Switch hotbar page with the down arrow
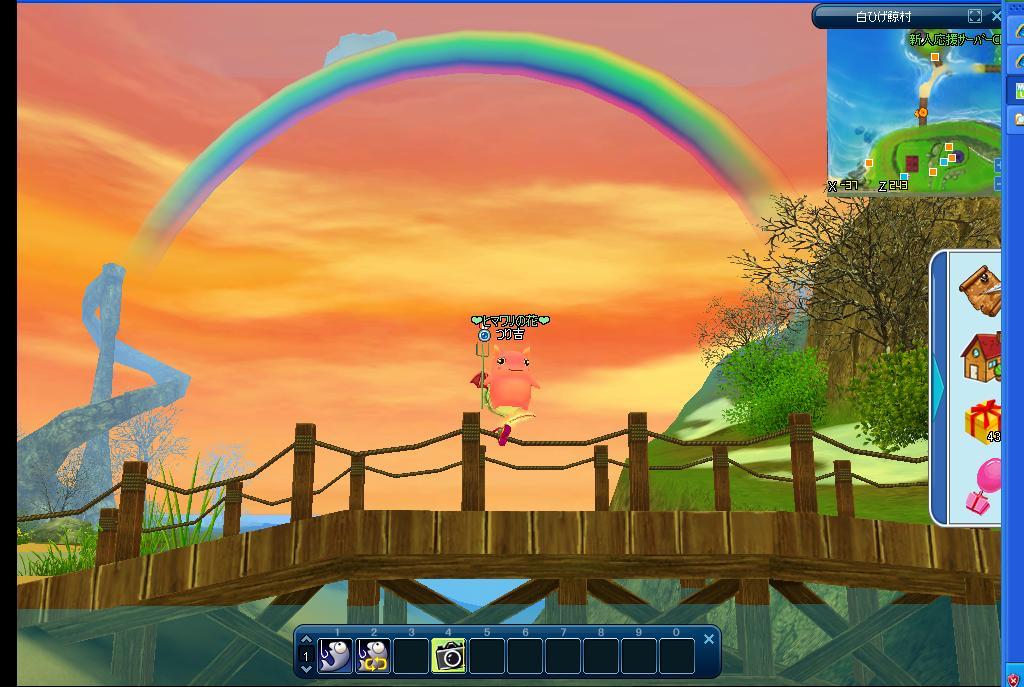This screenshot has height=687, width=1024. pos(307,670)
